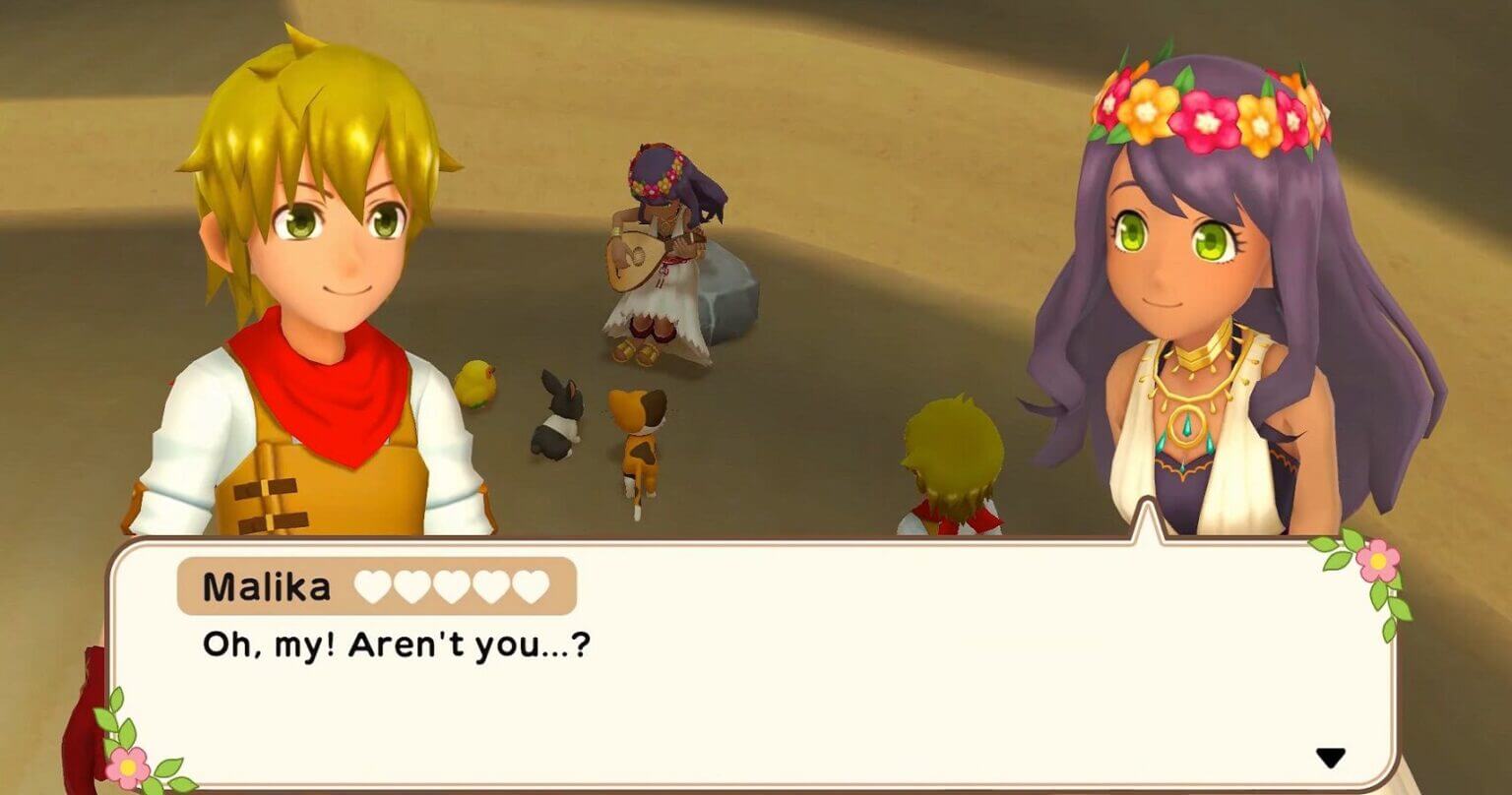
Task: Click the speech bubble tail pointing to Malika
Action: [1147, 526]
